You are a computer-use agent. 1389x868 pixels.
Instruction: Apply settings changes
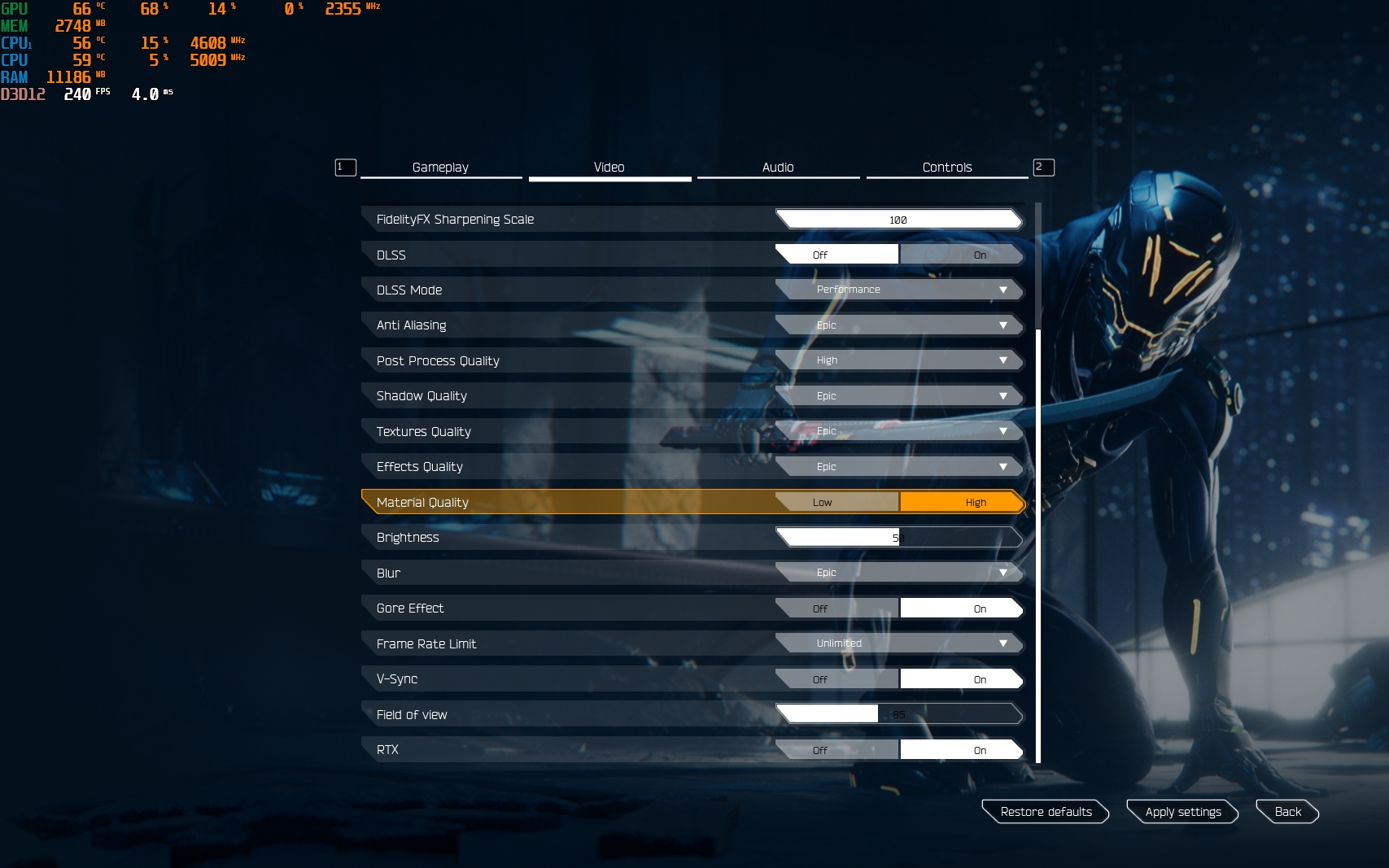pyautogui.click(x=1182, y=812)
